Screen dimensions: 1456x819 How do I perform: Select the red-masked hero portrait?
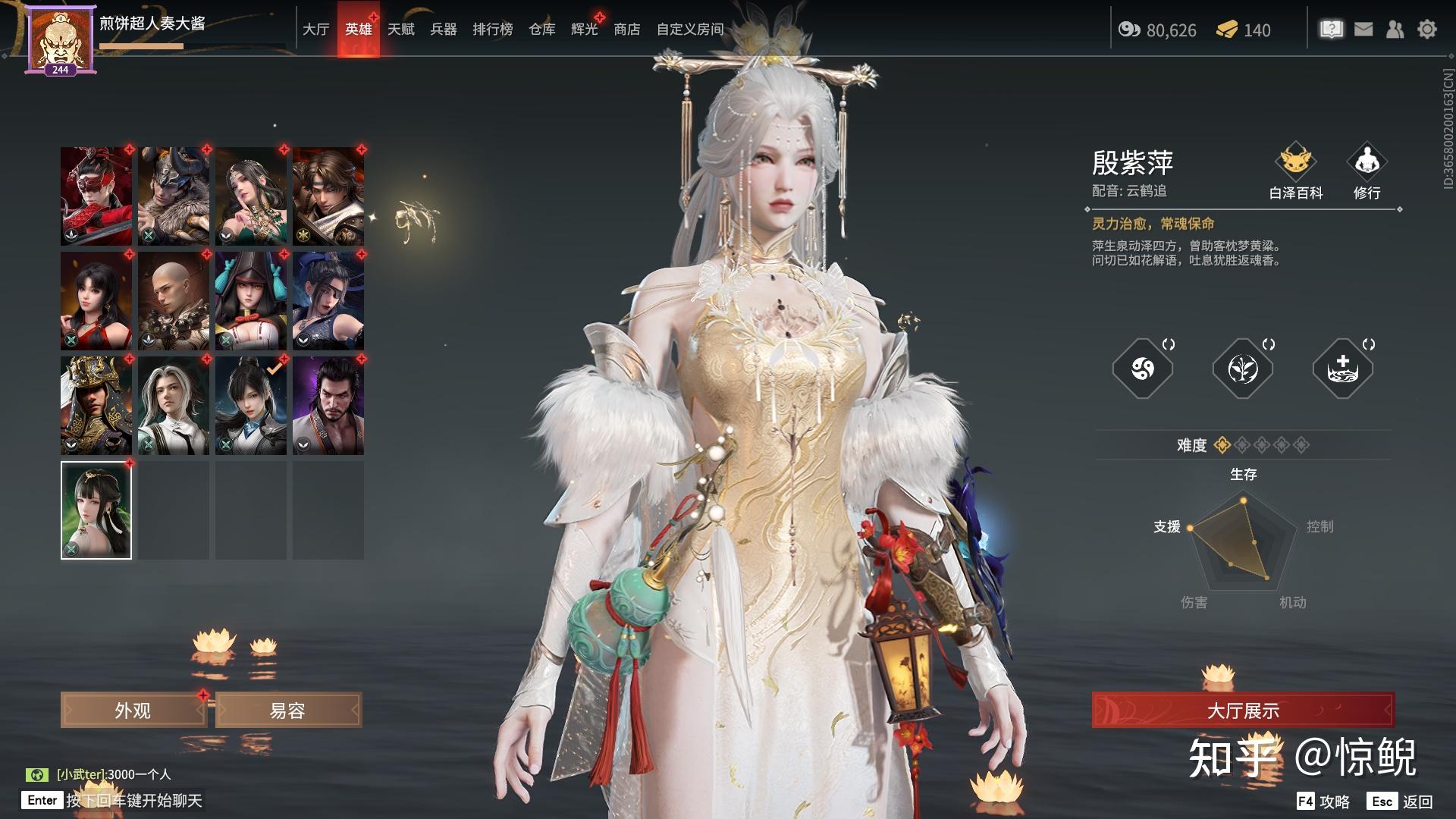tap(96, 196)
